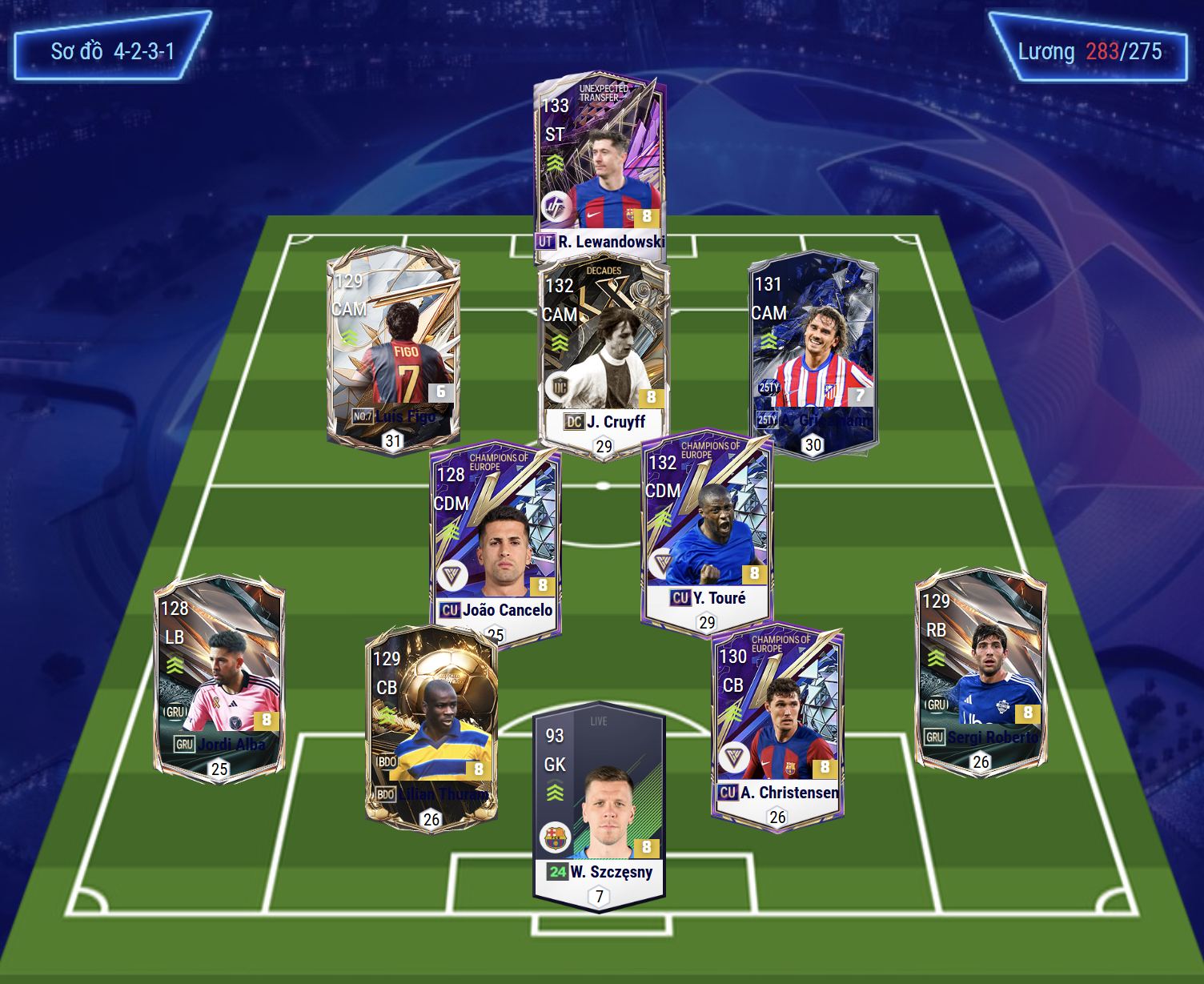Choose the Luis Figo CAM card

(x=393, y=348)
